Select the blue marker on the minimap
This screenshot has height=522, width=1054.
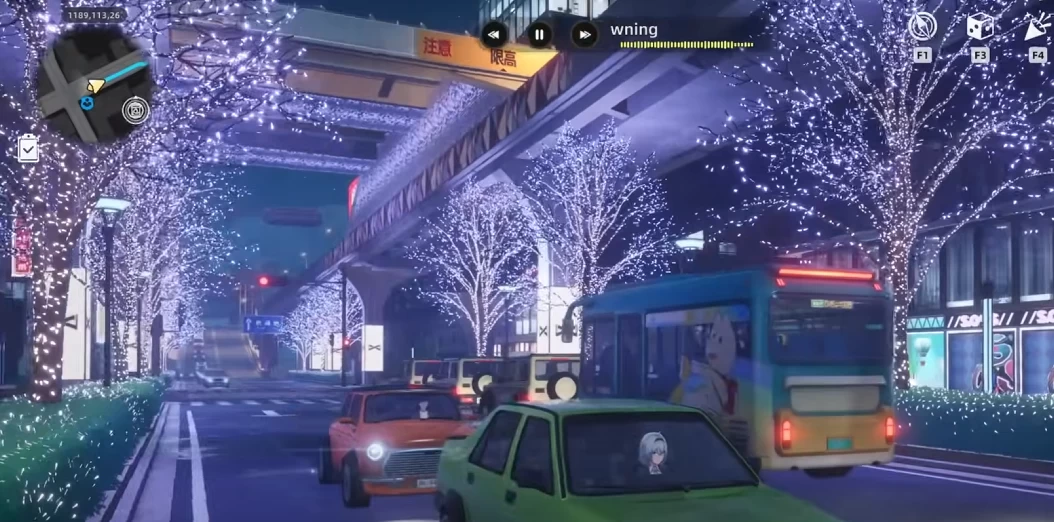click(87, 102)
